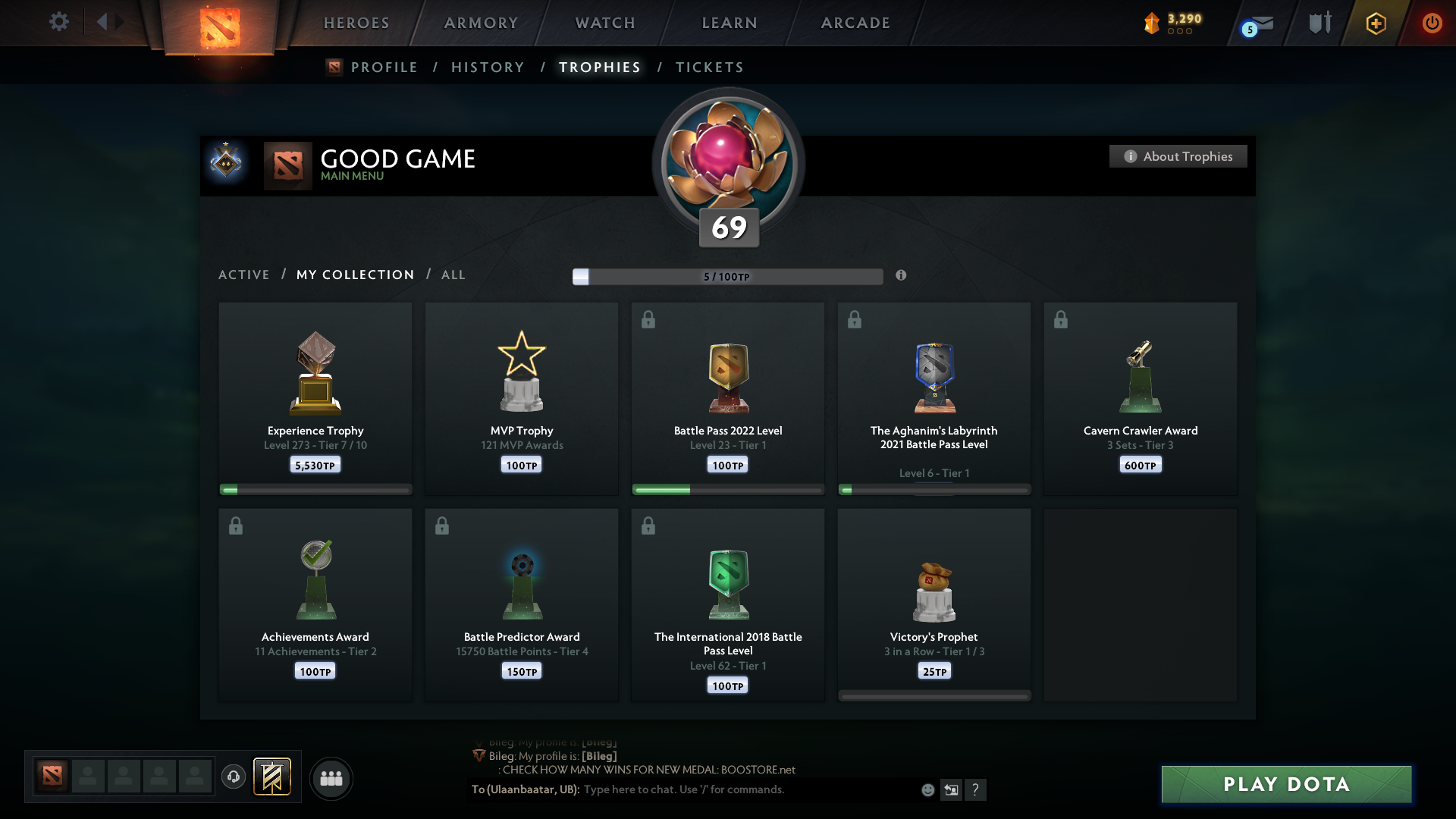Click the Dota 2 logo in top bar
The height and width of the screenshot is (819, 1456).
[218, 23]
